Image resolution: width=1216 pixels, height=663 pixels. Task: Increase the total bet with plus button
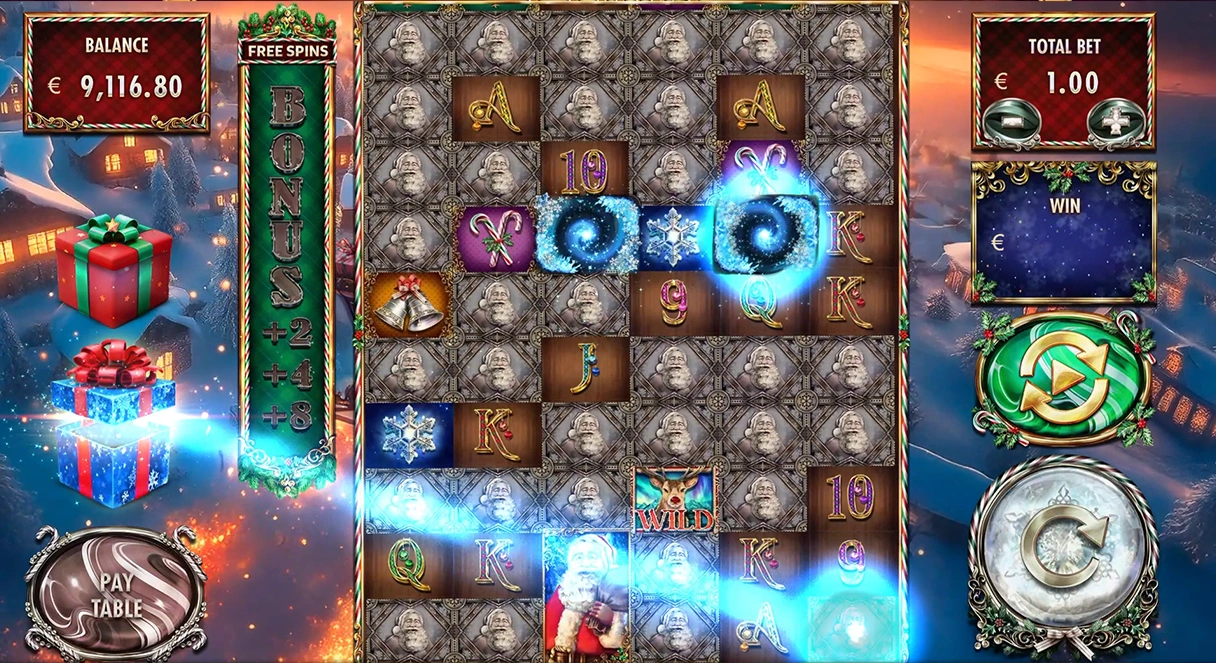click(x=1113, y=122)
